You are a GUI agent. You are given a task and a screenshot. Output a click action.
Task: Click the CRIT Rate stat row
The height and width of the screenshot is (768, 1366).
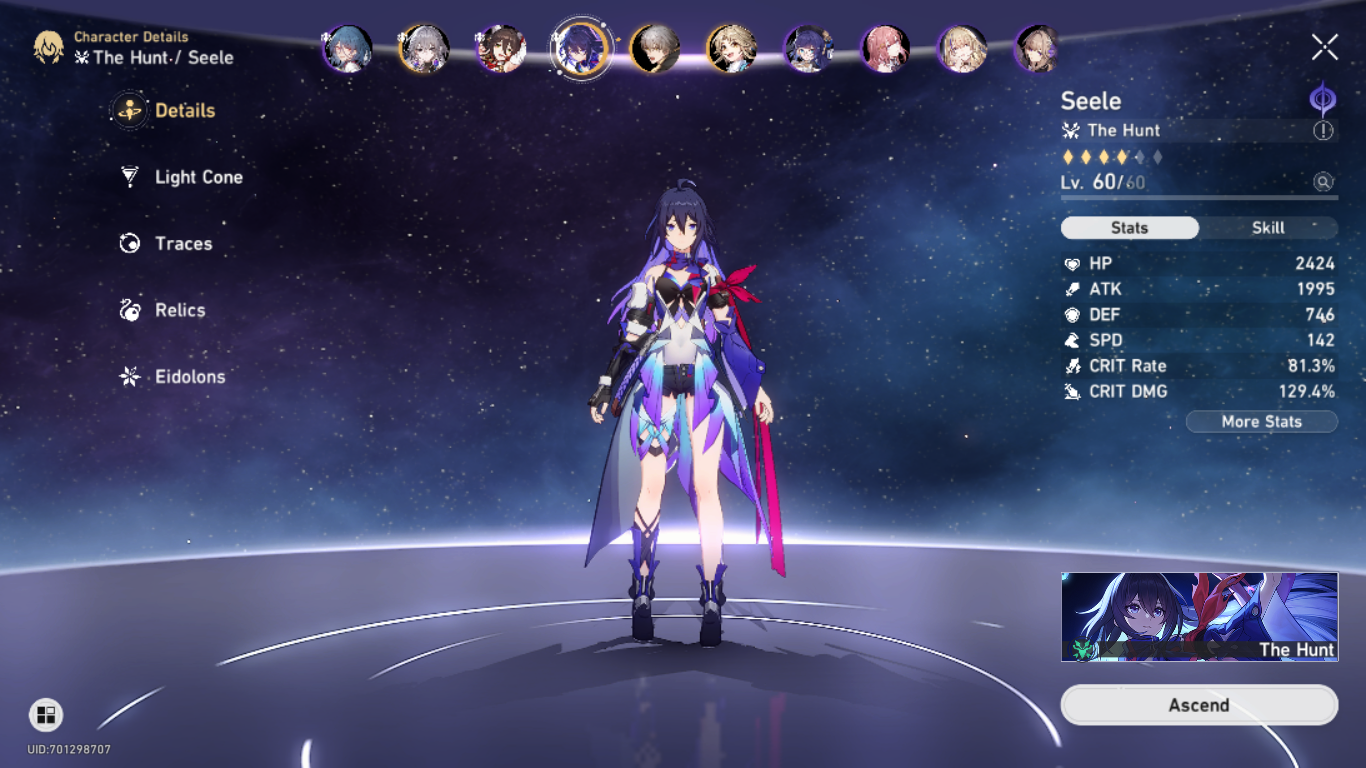(1200, 366)
